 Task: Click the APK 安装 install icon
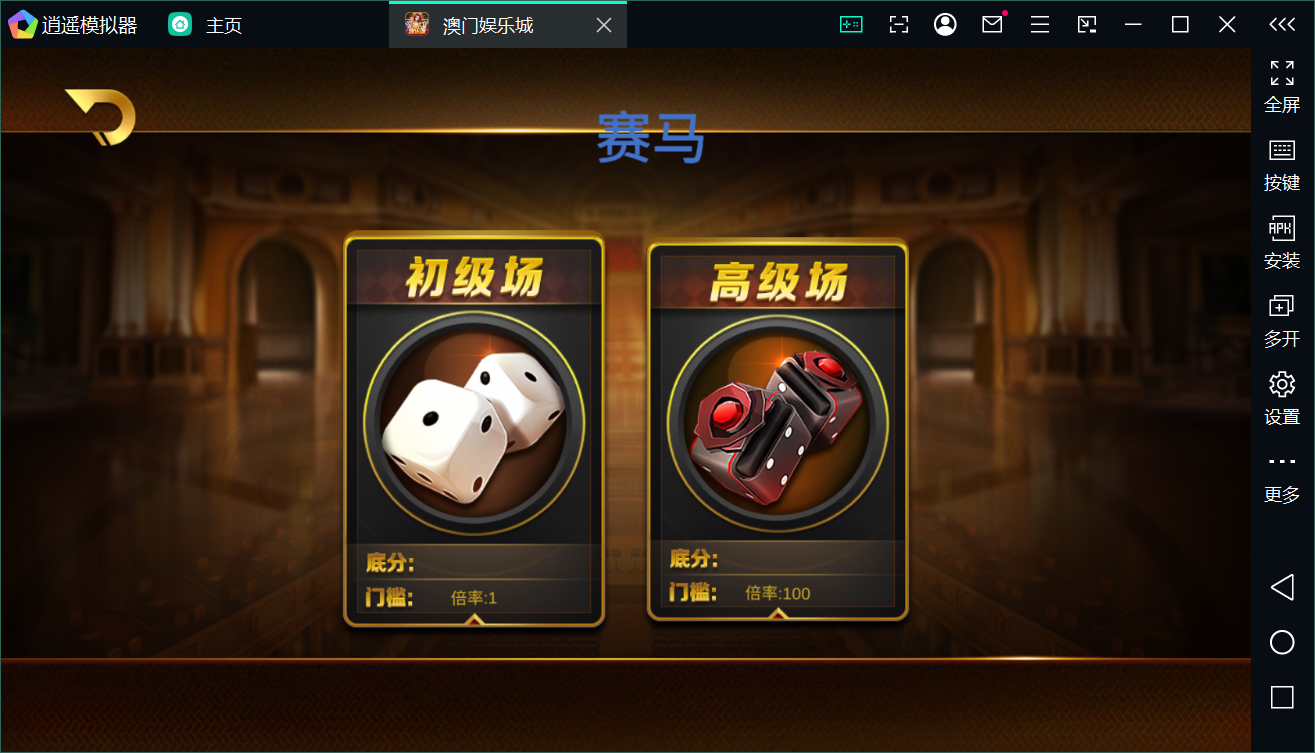(x=1281, y=240)
